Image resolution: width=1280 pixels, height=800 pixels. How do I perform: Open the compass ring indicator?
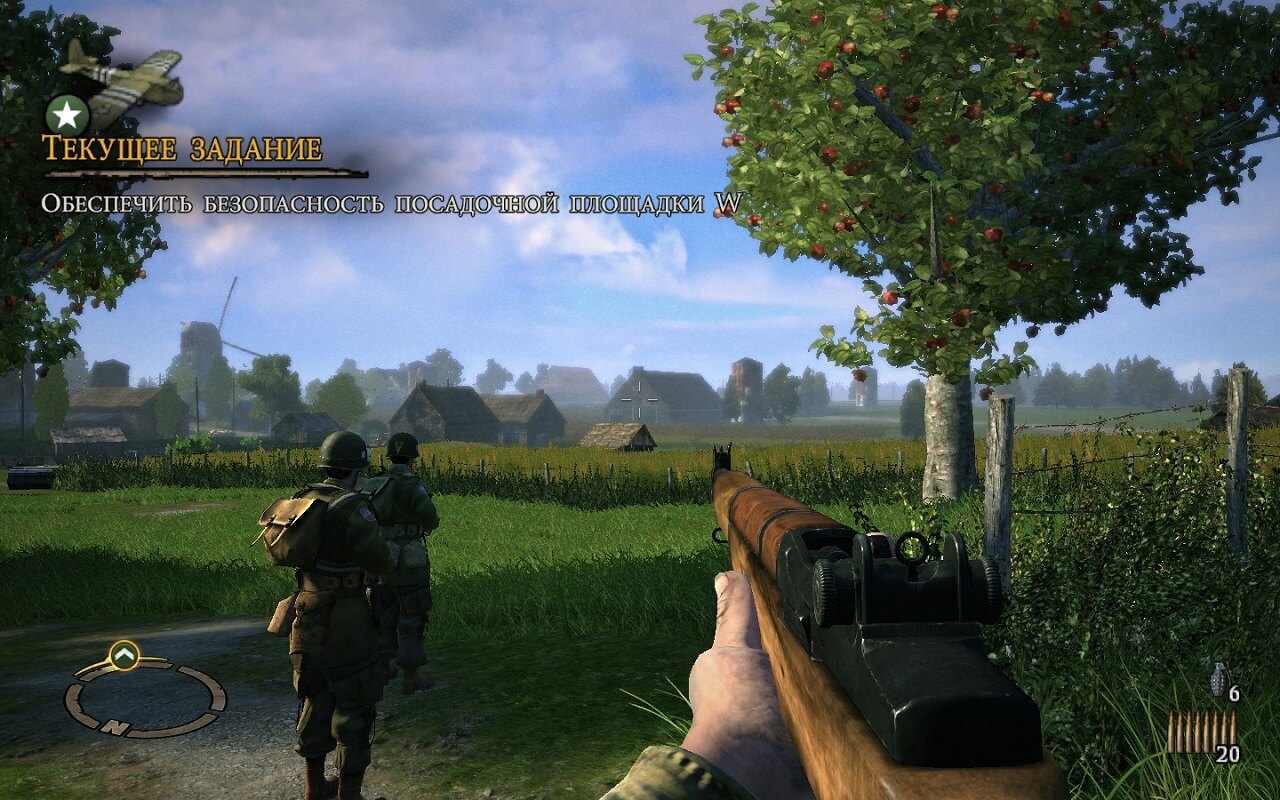[x=144, y=699]
